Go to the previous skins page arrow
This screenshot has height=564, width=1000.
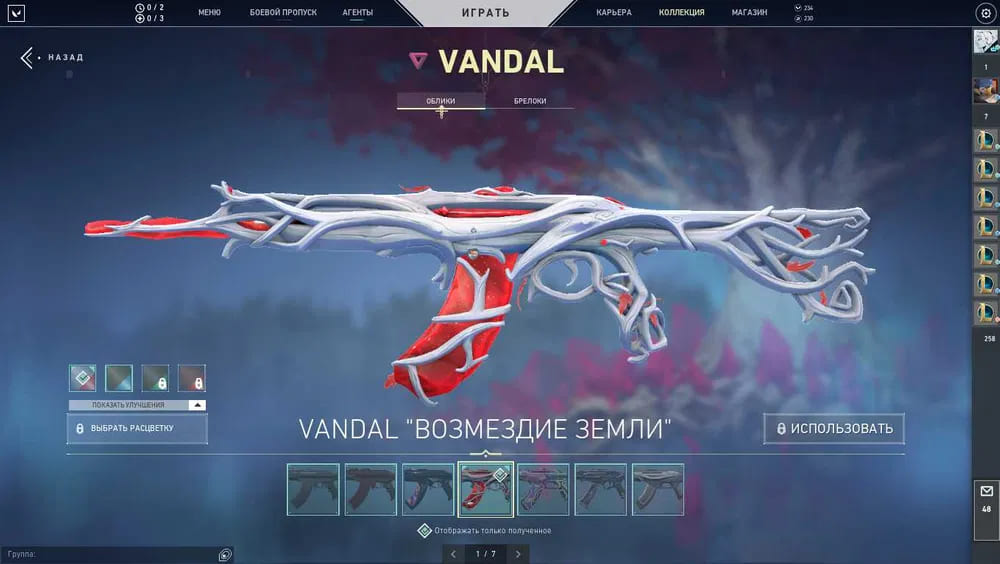(453, 553)
